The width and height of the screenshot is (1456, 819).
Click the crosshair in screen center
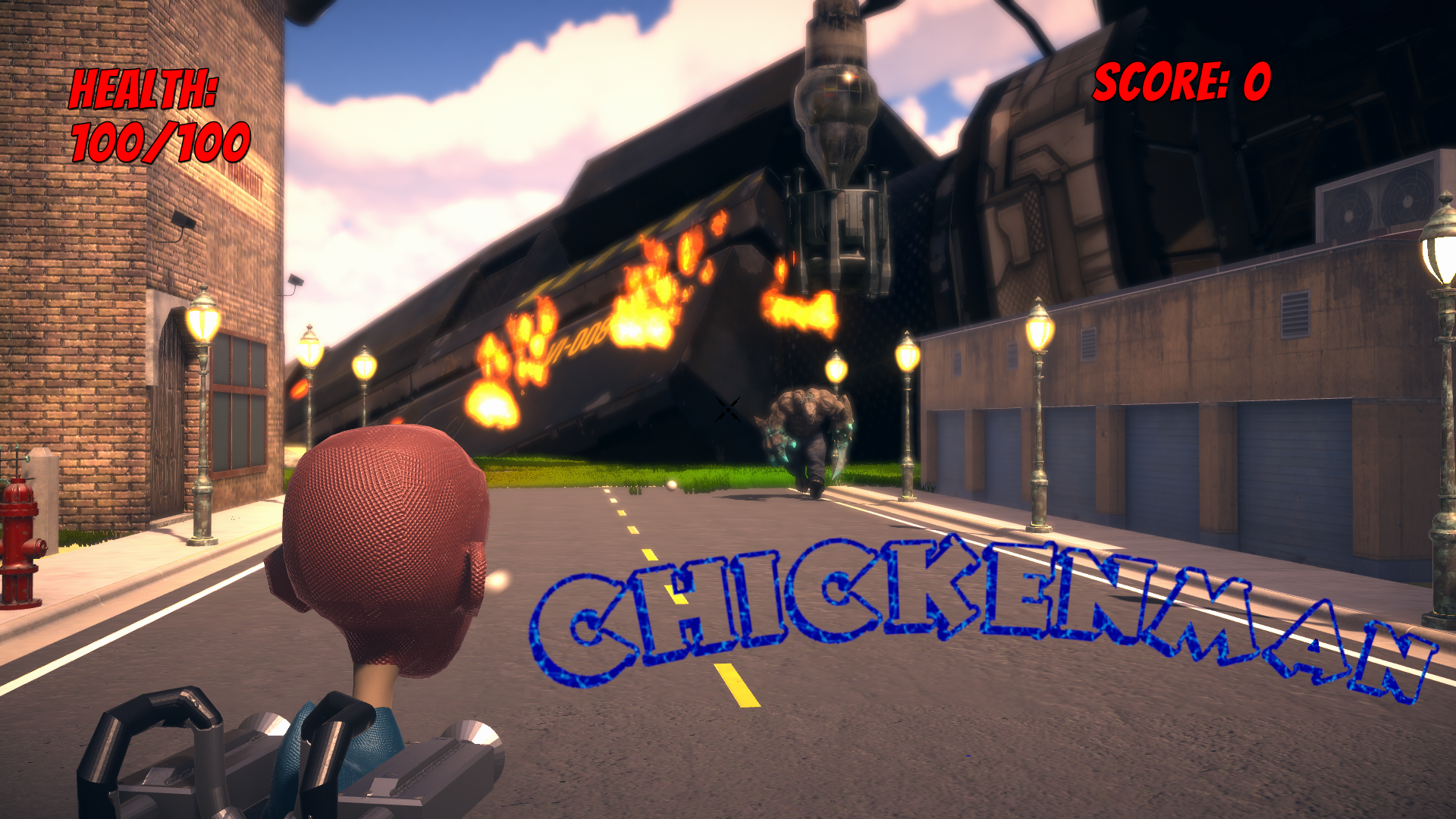tap(726, 410)
